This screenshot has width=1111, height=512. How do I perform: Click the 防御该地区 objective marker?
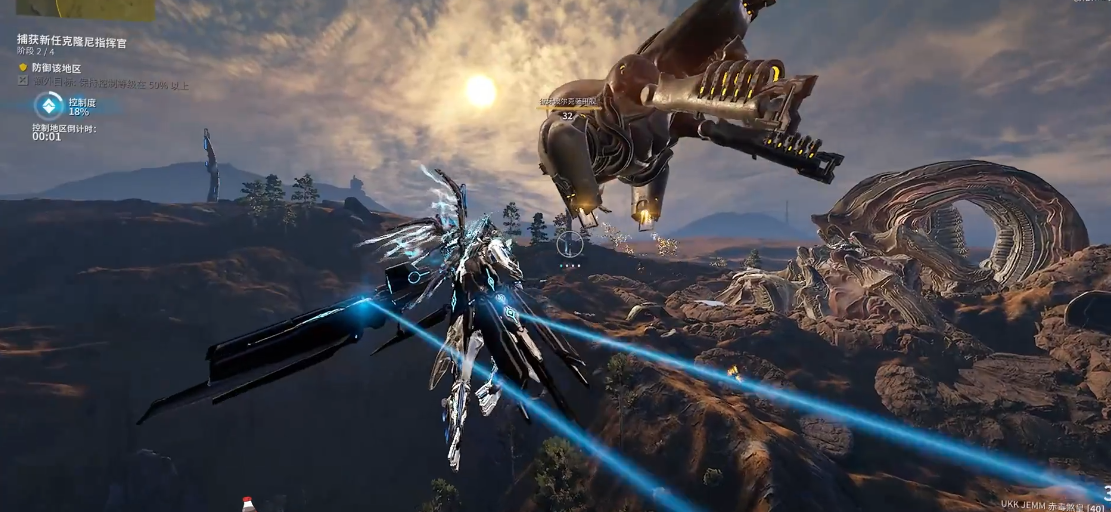click(23, 68)
